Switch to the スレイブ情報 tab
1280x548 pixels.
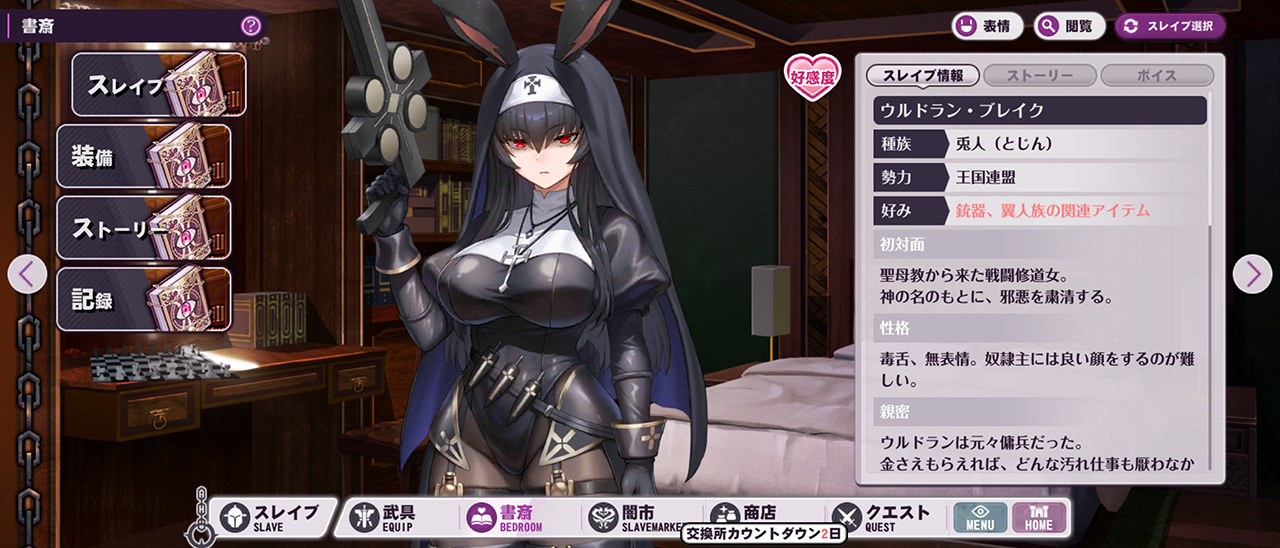click(922, 76)
